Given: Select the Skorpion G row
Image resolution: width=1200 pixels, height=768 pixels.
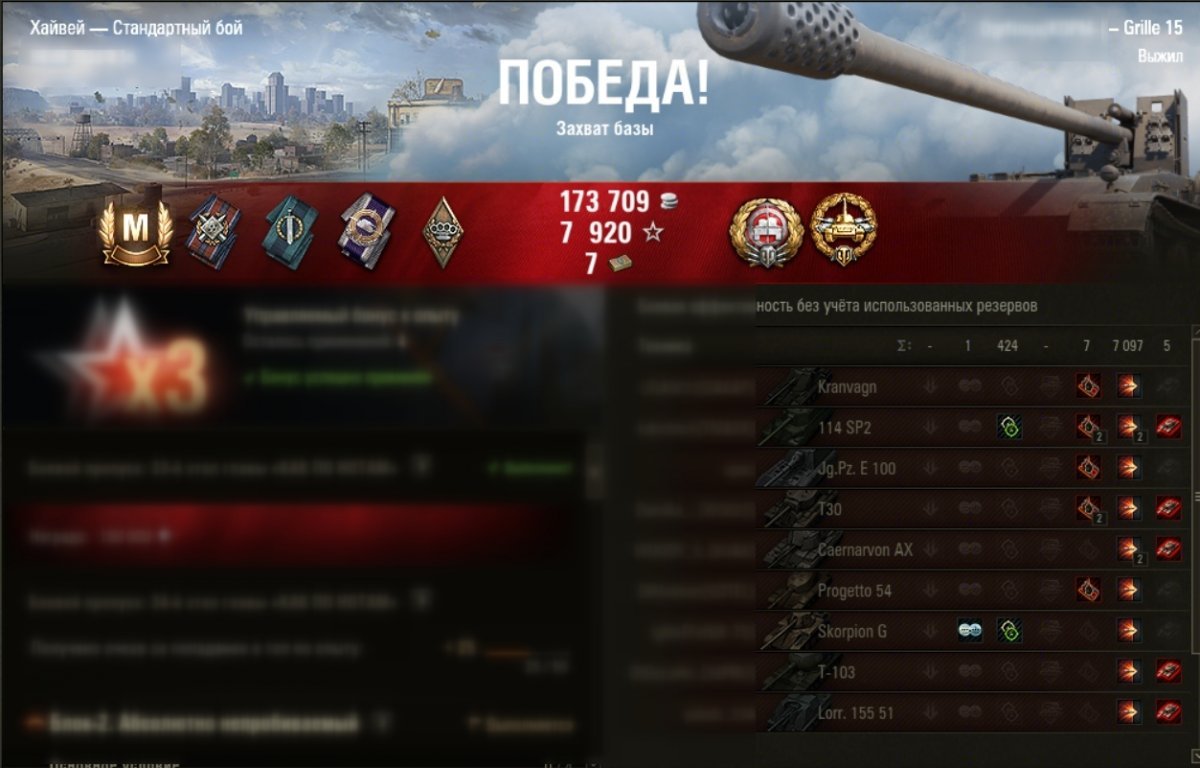Looking at the screenshot, I should click(x=852, y=632).
